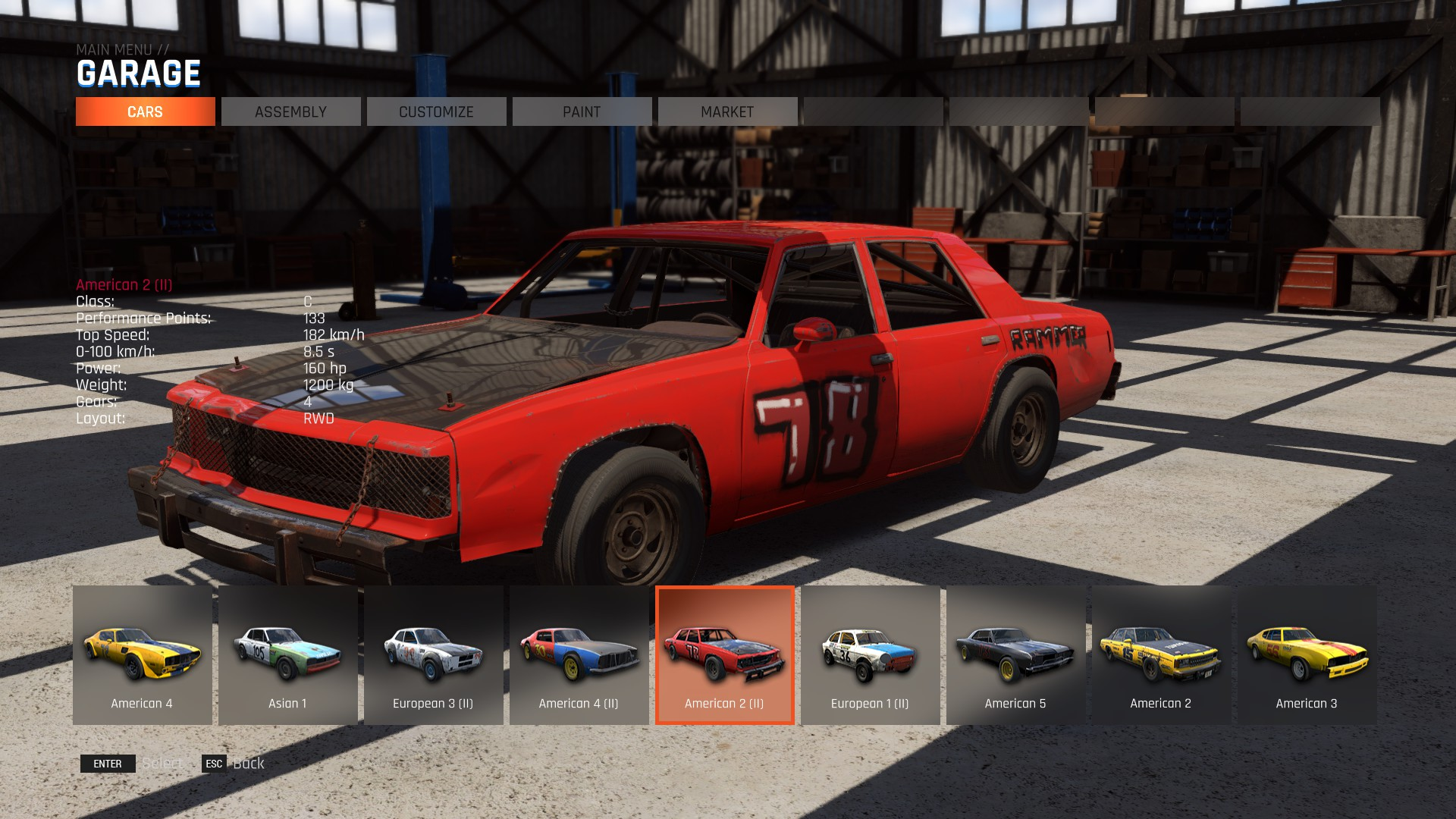Select the black American 5 car

[1015, 654]
